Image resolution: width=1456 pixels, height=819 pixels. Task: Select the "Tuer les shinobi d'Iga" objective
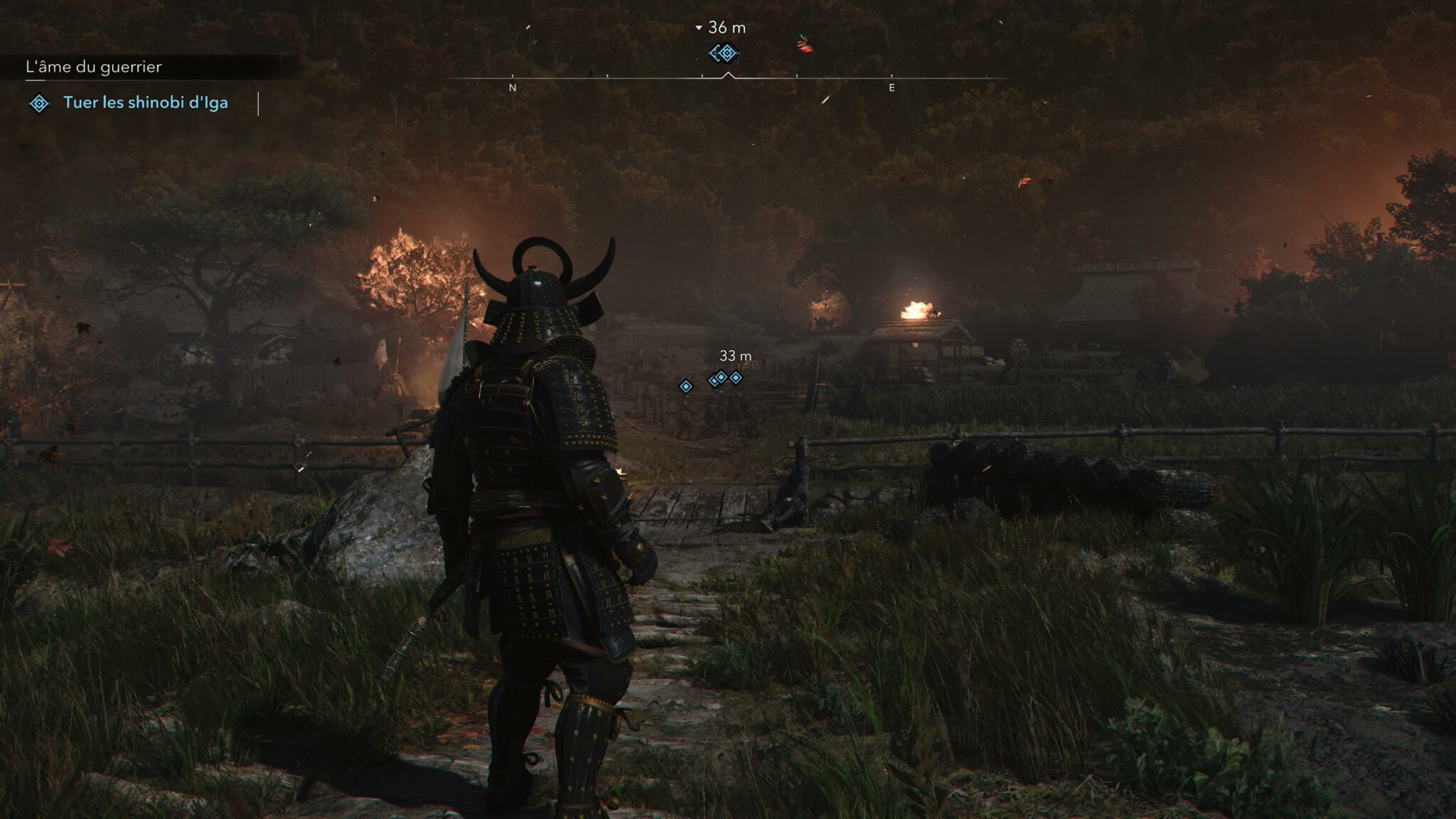coord(145,103)
